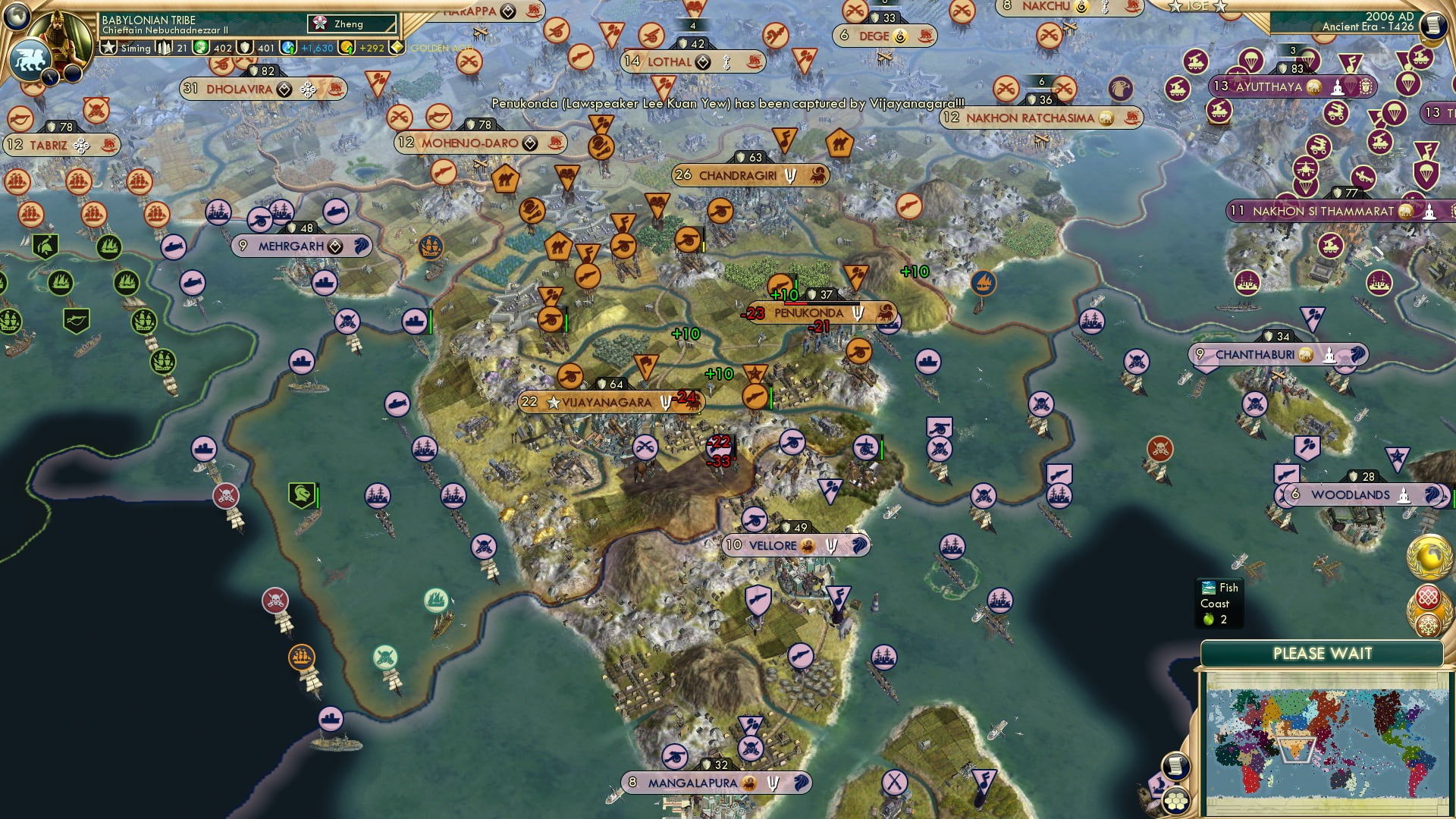Open the Culture overview snowflake medallion
This screenshot has width=1456, height=819.
coord(1429,625)
